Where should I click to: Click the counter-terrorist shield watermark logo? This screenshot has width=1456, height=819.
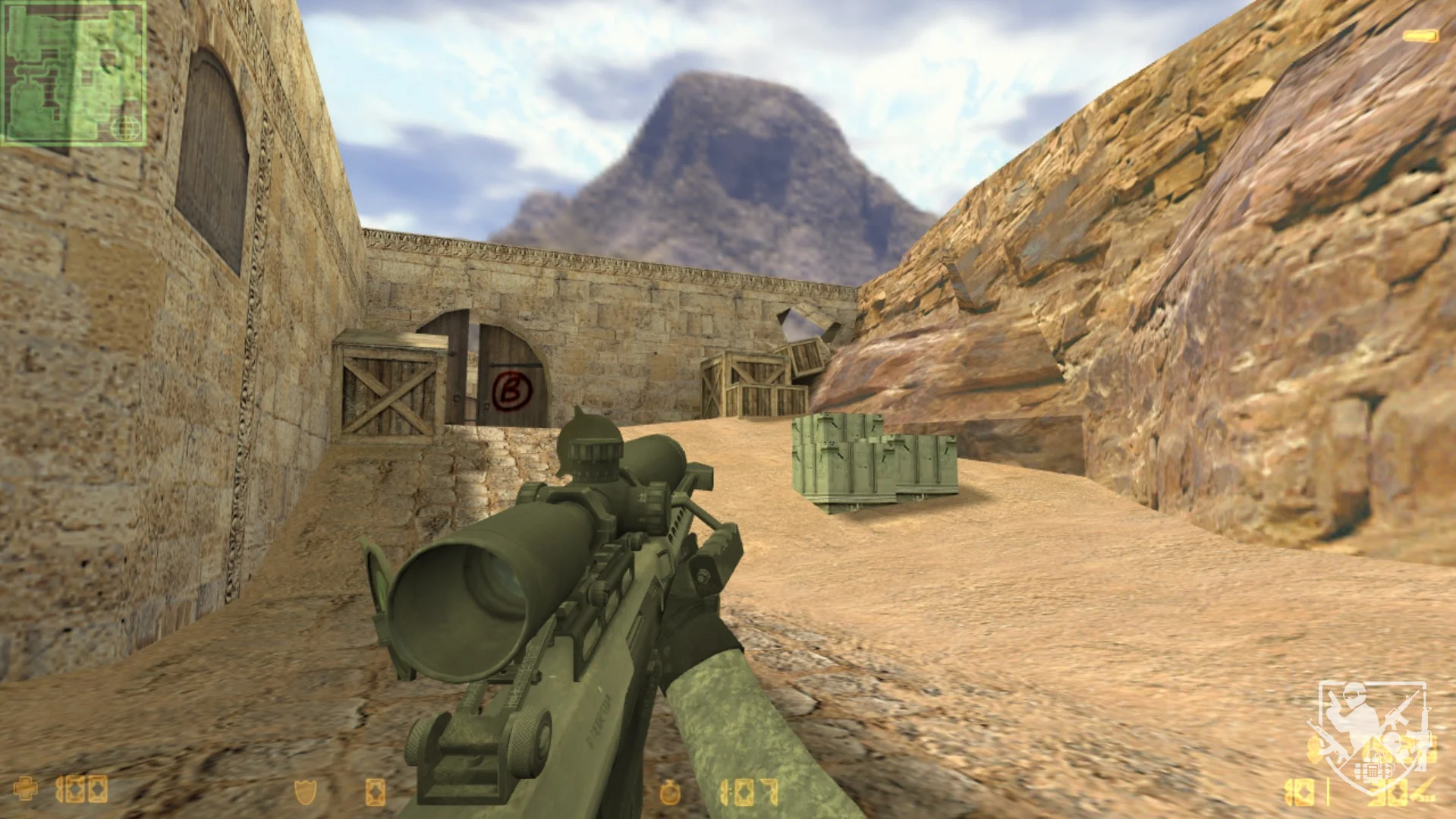tap(1373, 732)
